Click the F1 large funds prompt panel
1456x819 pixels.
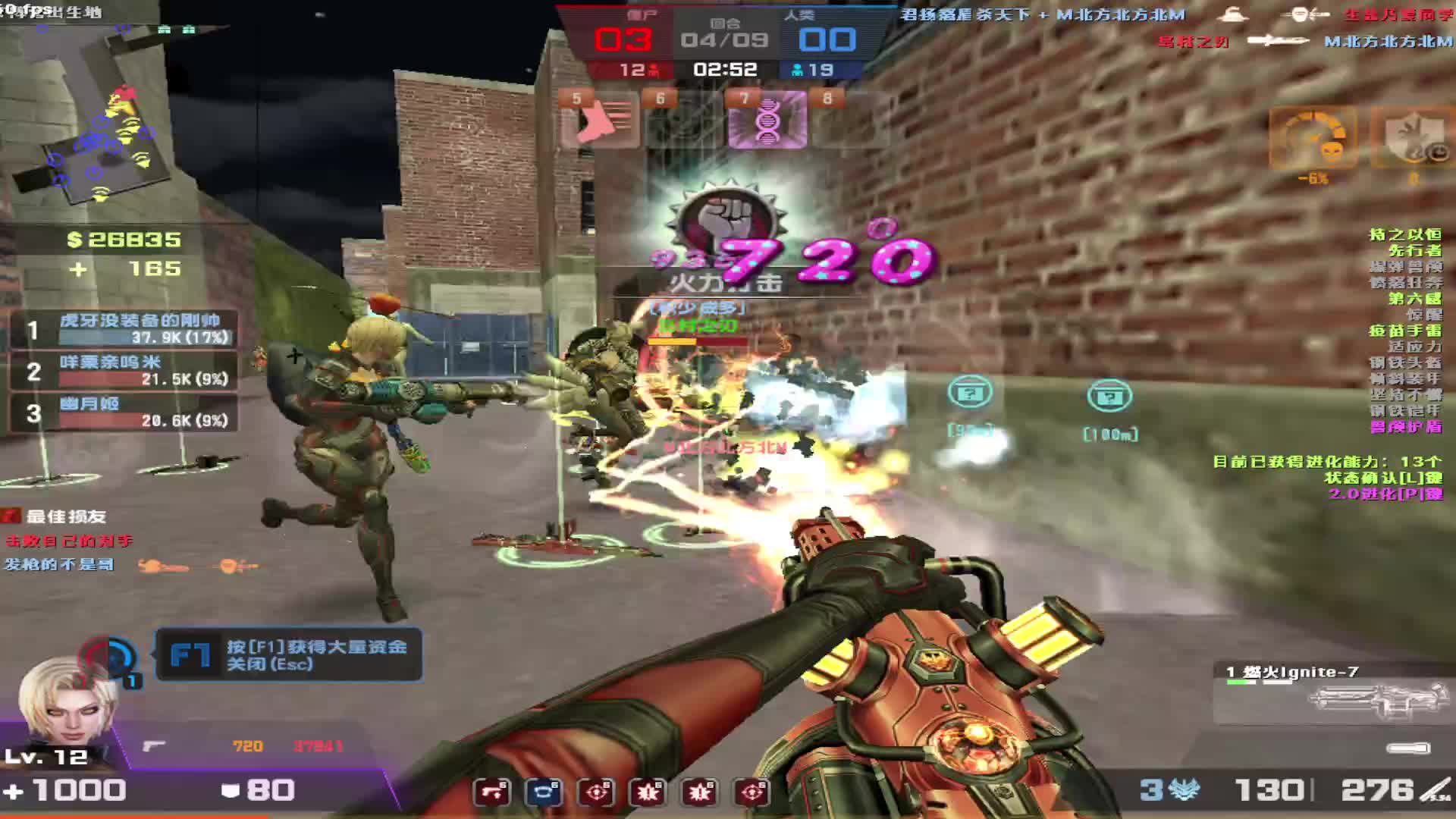coord(288,654)
